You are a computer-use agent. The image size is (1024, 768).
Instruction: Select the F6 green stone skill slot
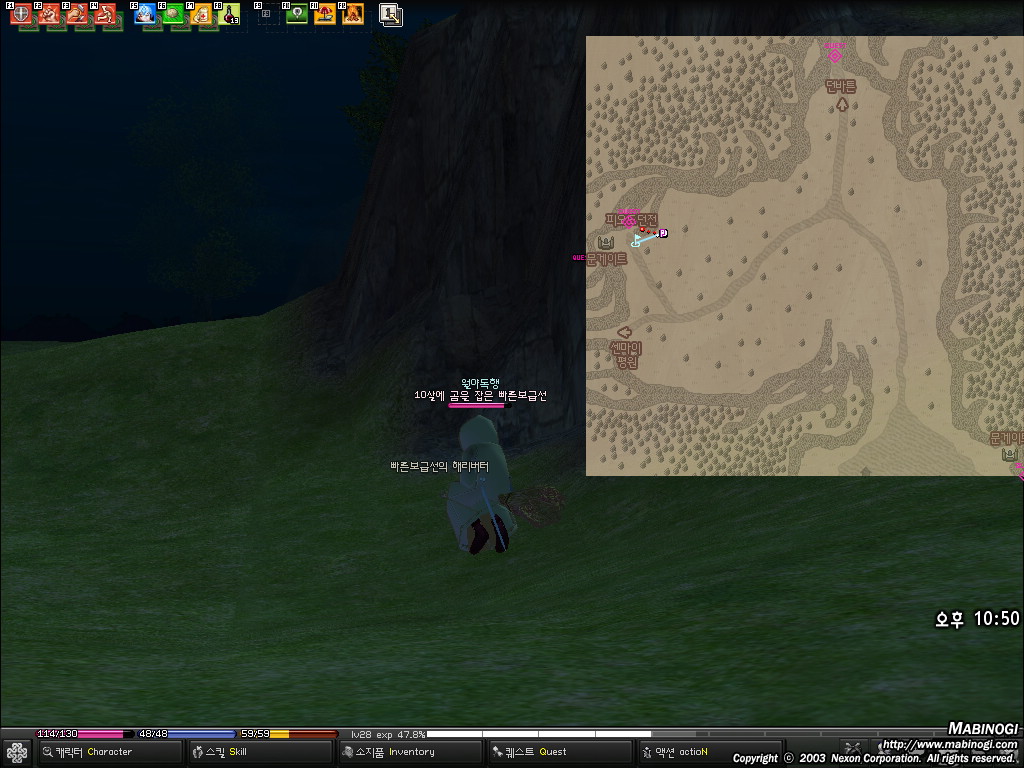173,15
